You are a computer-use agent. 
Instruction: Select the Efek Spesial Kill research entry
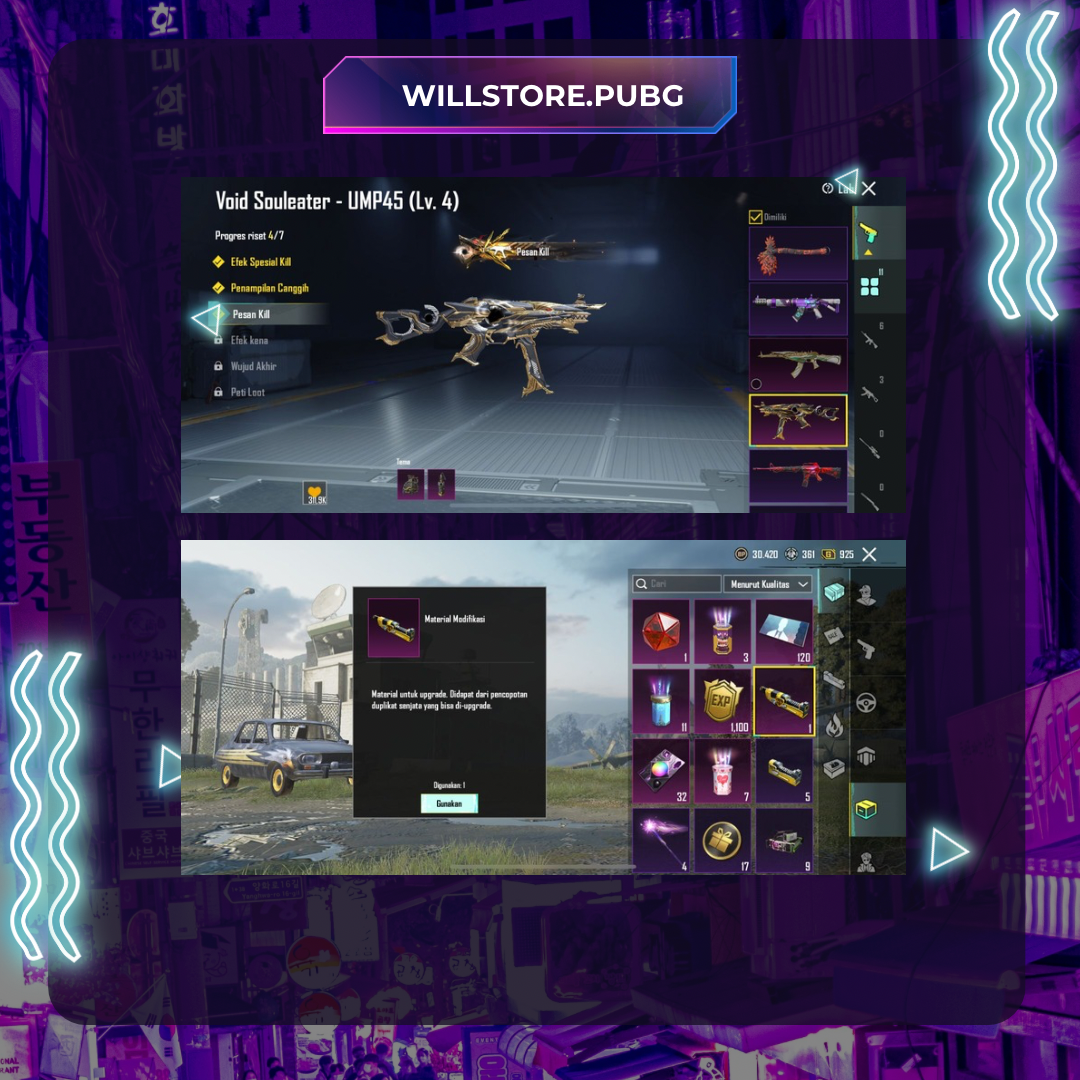pos(260,262)
